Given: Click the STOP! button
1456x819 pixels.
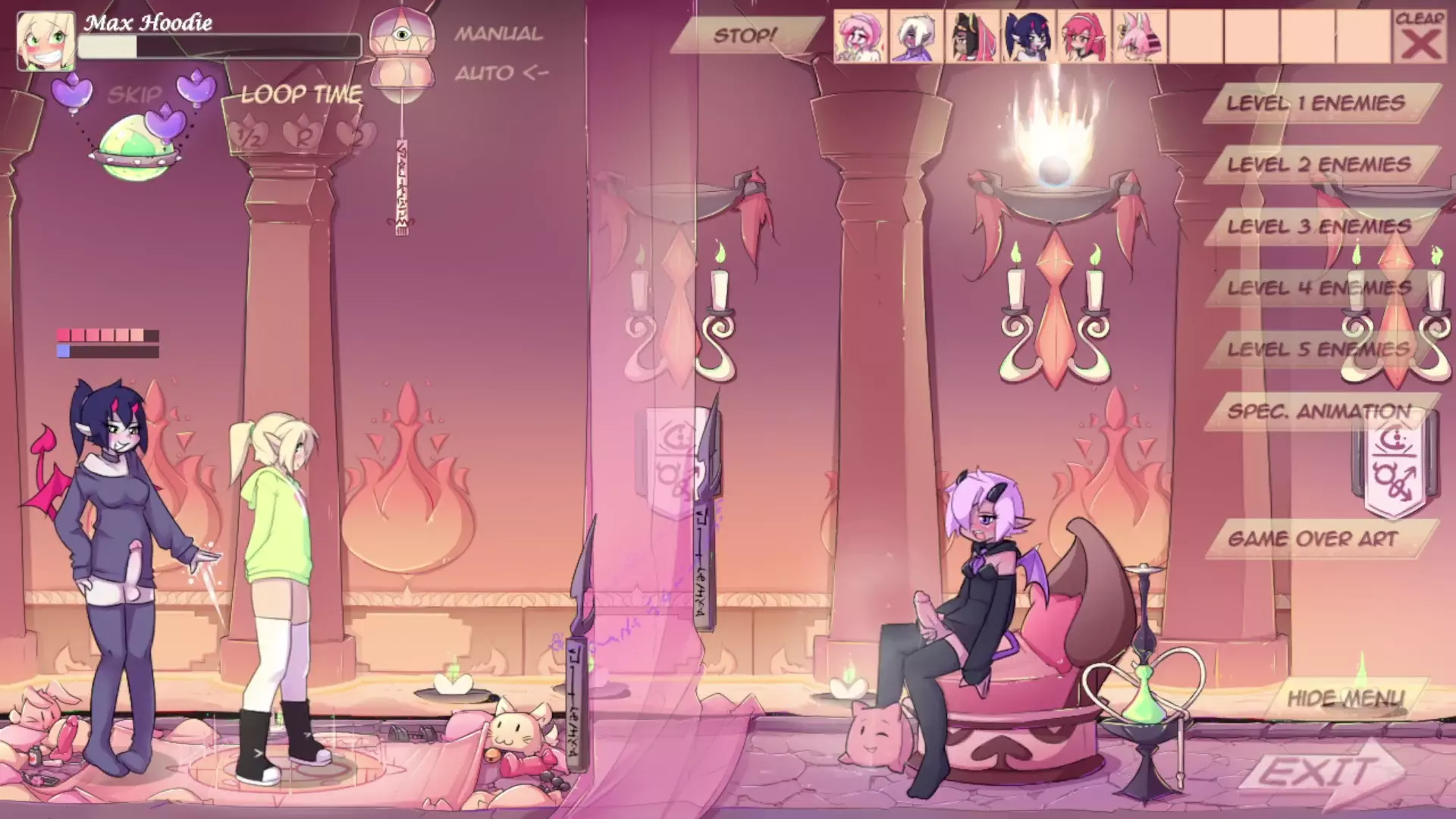Looking at the screenshot, I should pos(745,36).
